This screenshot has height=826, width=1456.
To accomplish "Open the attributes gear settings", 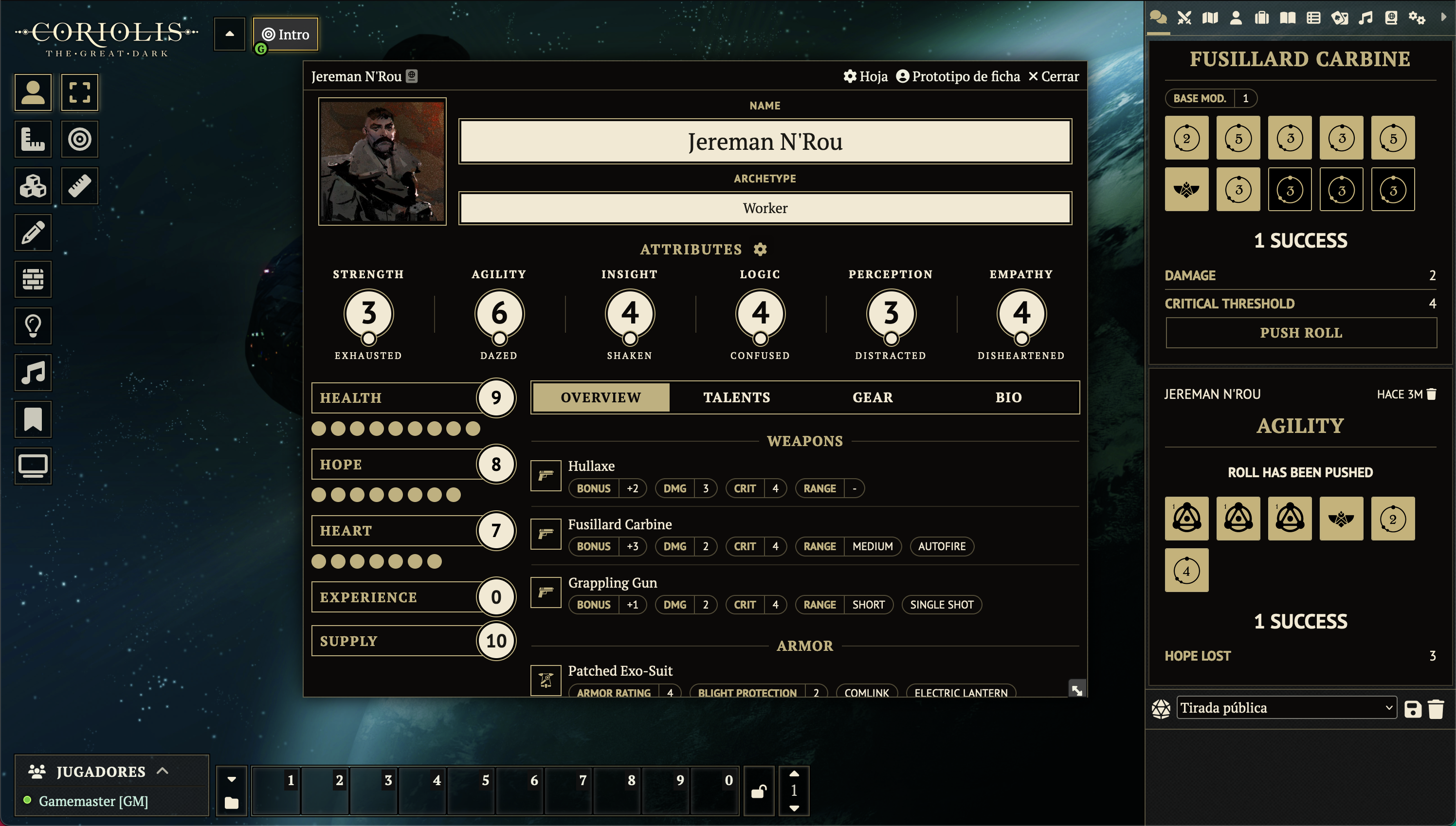I will 760,249.
